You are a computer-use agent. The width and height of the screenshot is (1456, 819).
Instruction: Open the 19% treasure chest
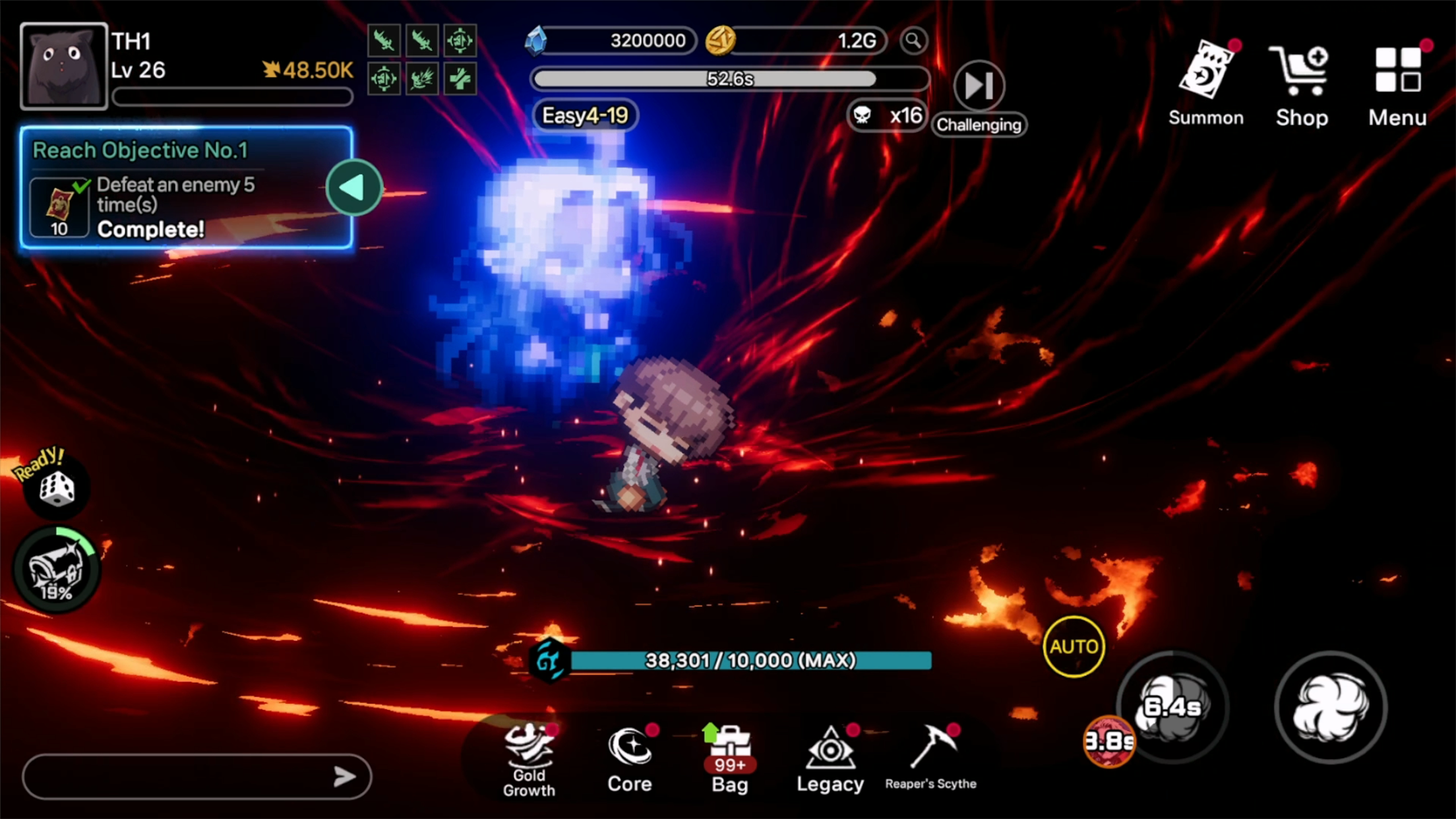tap(55, 570)
